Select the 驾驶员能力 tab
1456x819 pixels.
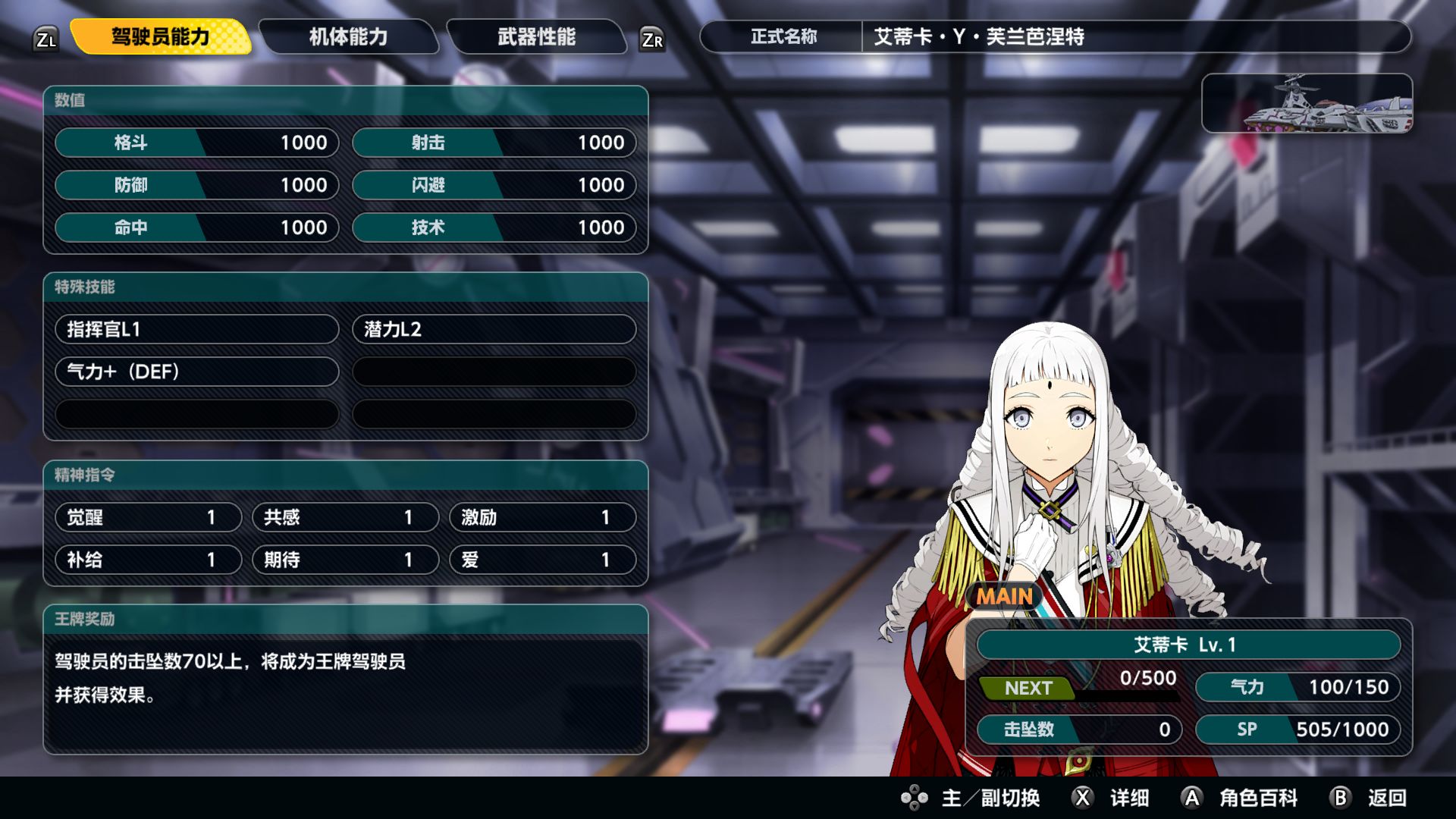click(160, 36)
